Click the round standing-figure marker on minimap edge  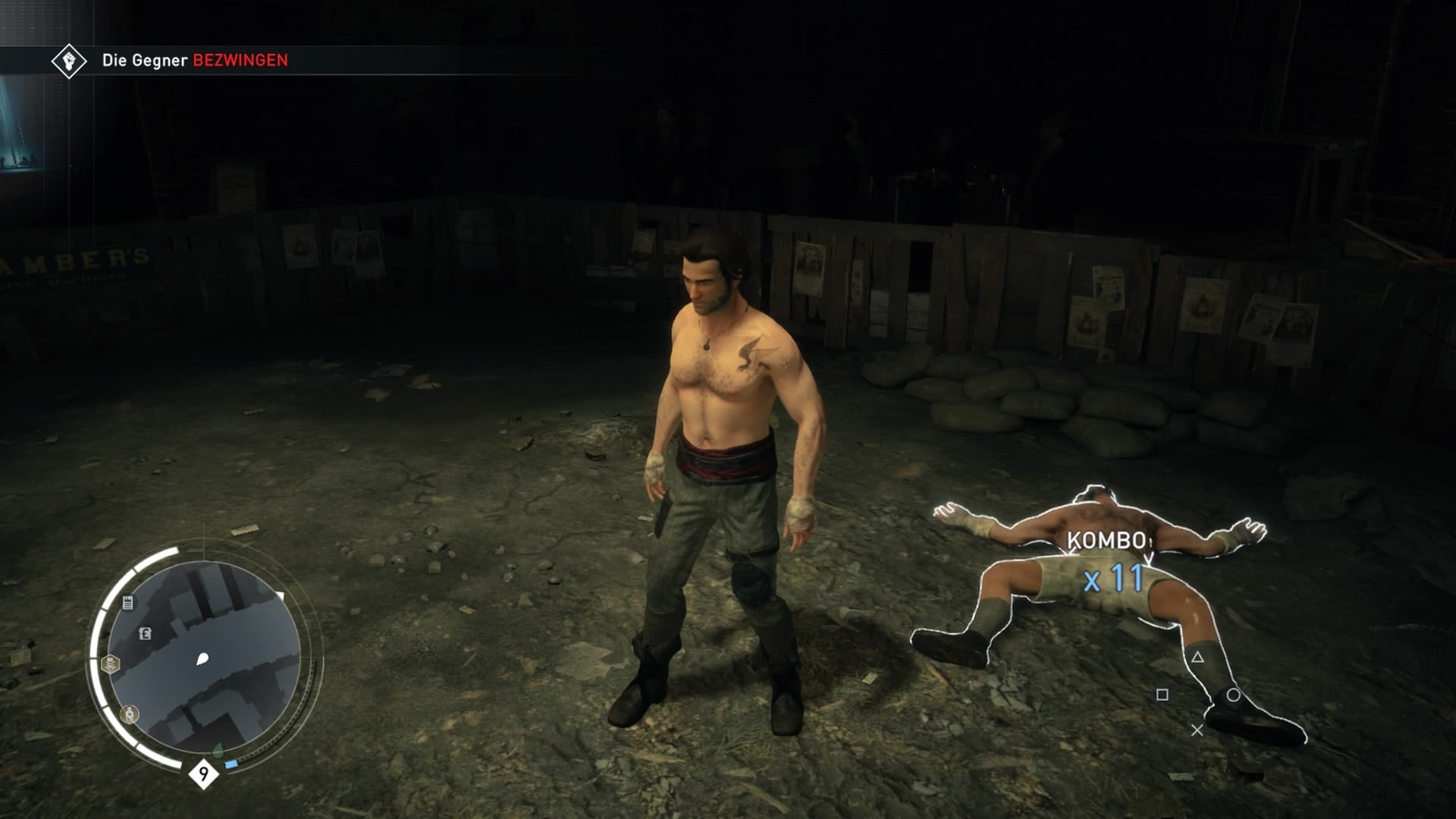(130, 714)
